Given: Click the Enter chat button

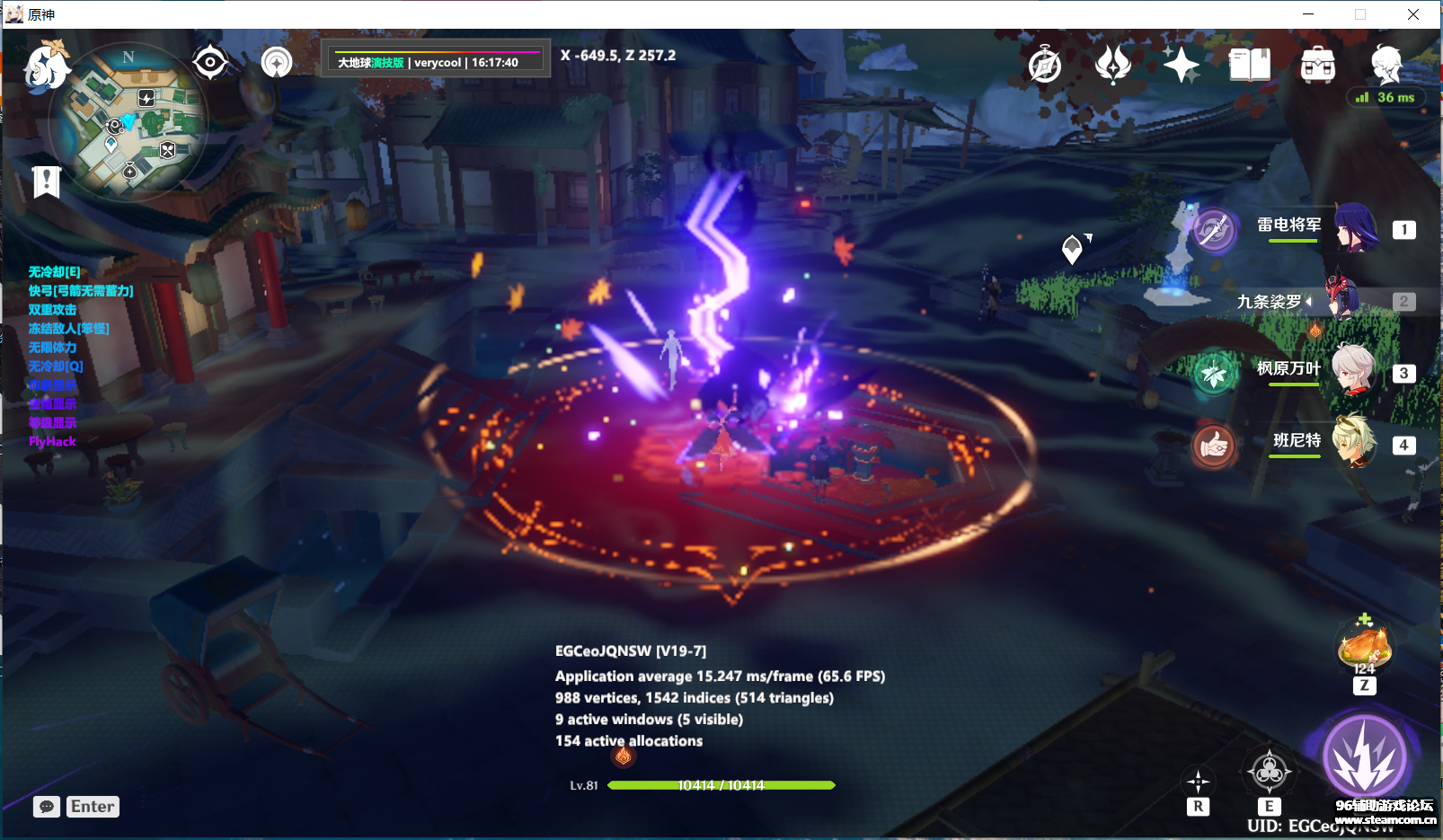Looking at the screenshot, I should pos(92,806).
